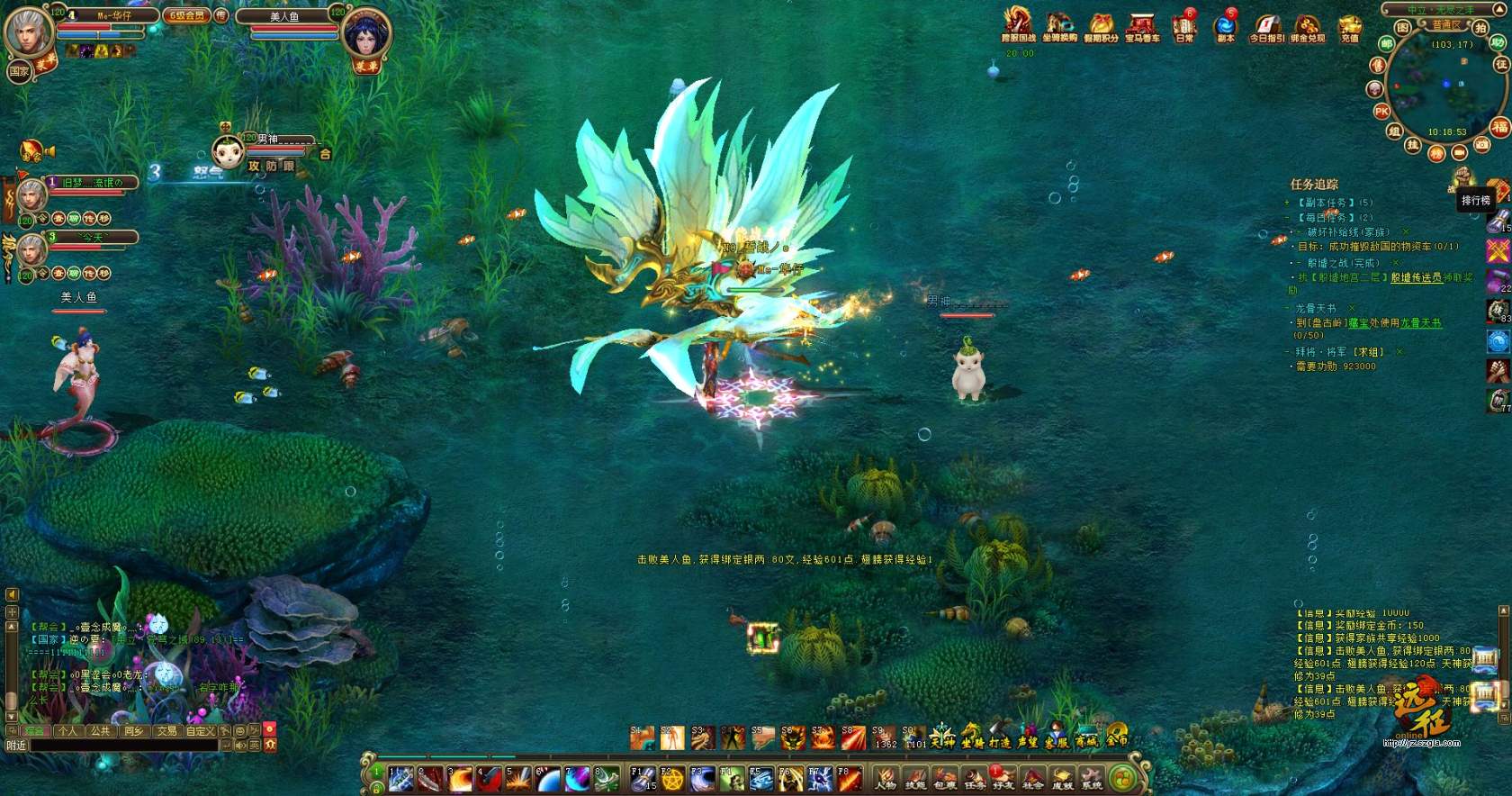This screenshot has width=1512, height=796.
Task: Open the 宝马香车 event icon
Action: click(x=1142, y=25)
